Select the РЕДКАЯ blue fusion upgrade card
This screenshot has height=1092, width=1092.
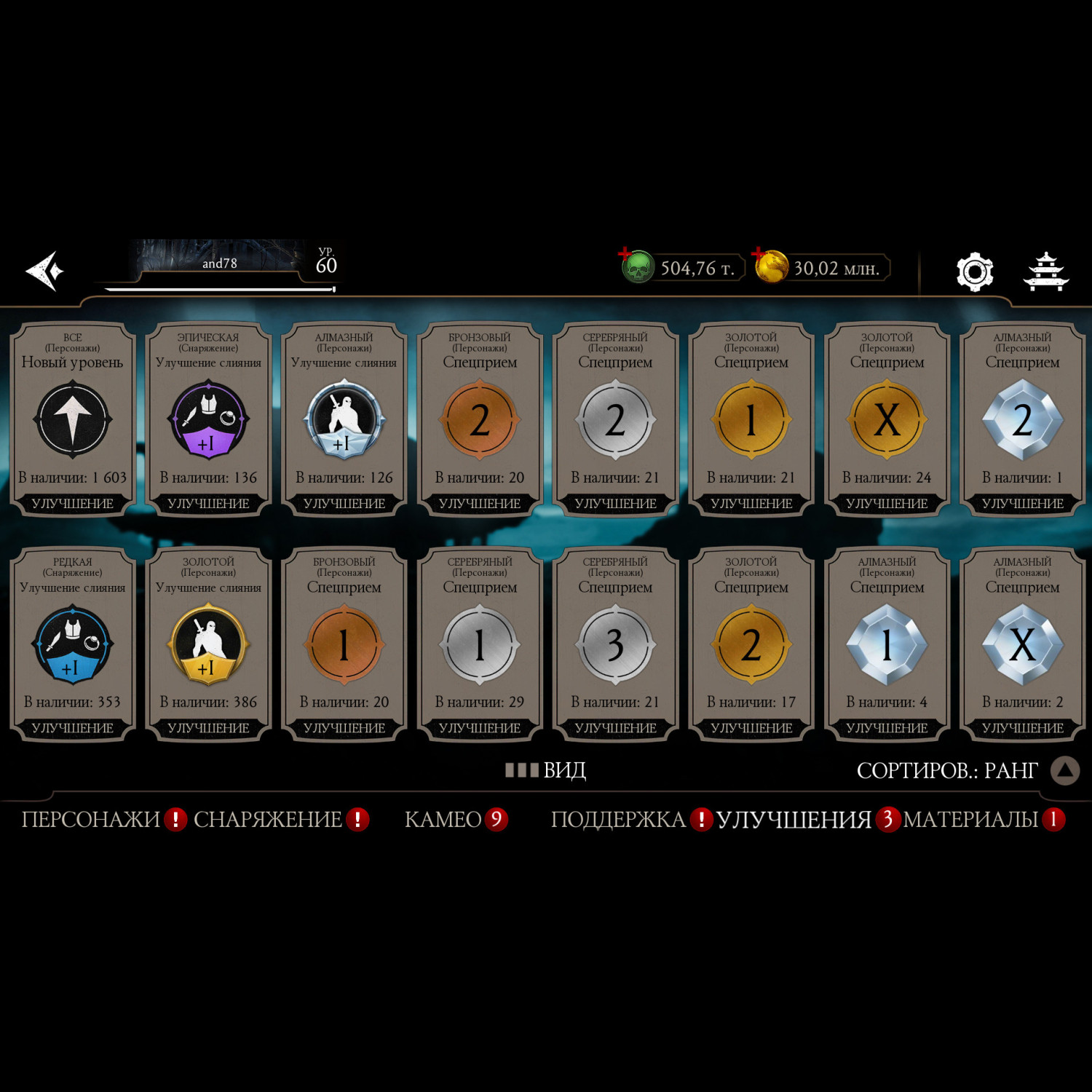pos(73,645)
